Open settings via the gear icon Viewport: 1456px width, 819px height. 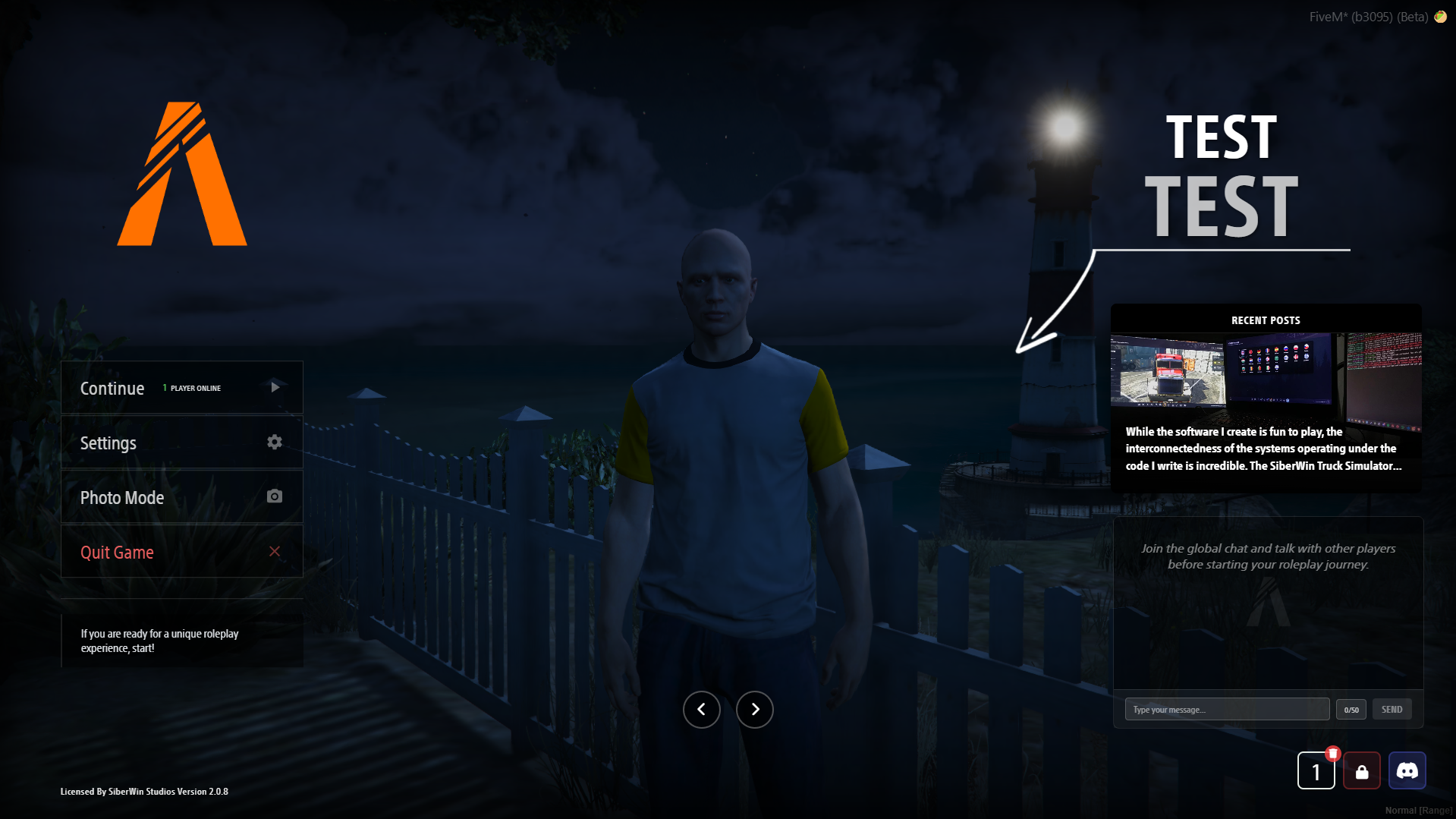pyautogui.click(x=275, y=442)
